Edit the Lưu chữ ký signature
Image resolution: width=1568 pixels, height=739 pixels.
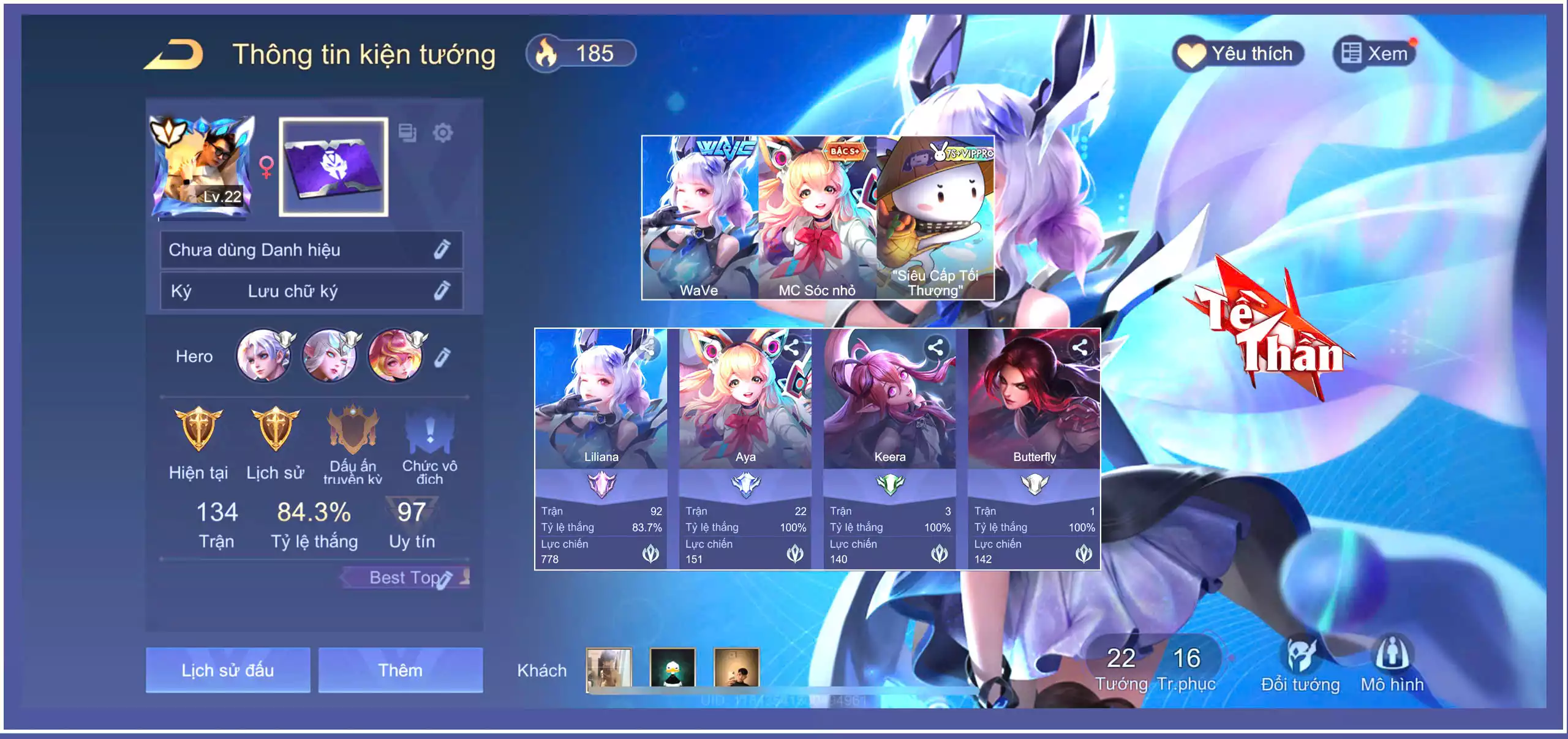pos(442,290)
